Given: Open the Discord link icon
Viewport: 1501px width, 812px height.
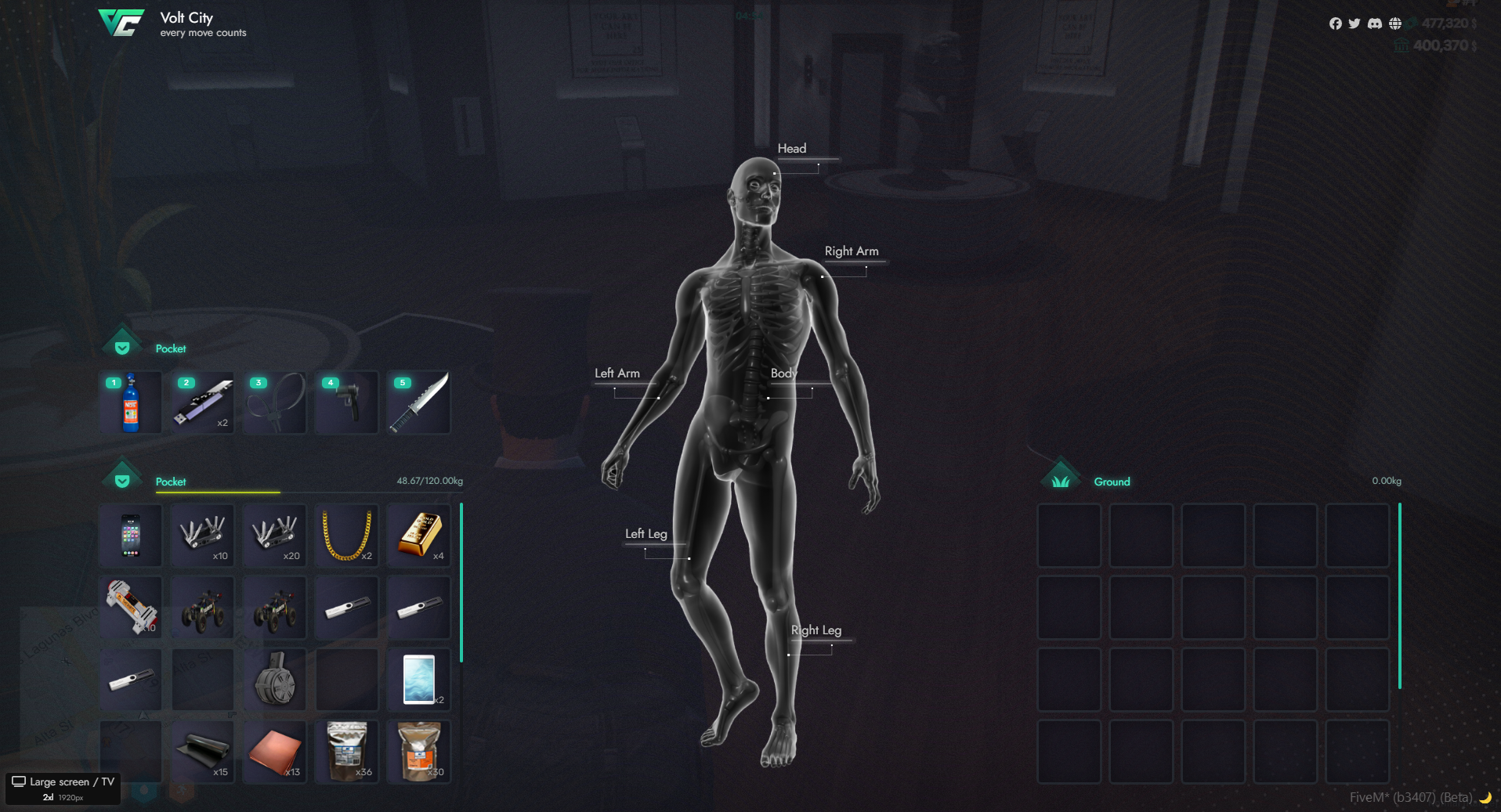Looking at the screenshot, I should (x=1375, y=23).
